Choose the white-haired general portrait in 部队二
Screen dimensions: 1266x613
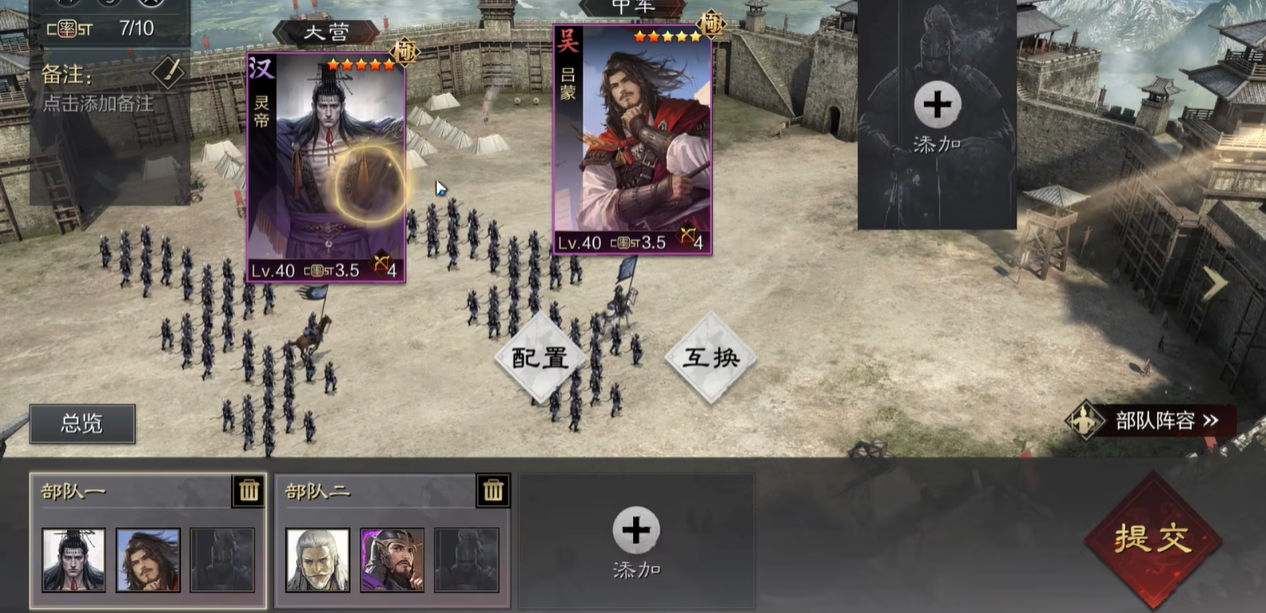(x=318, y=560)
